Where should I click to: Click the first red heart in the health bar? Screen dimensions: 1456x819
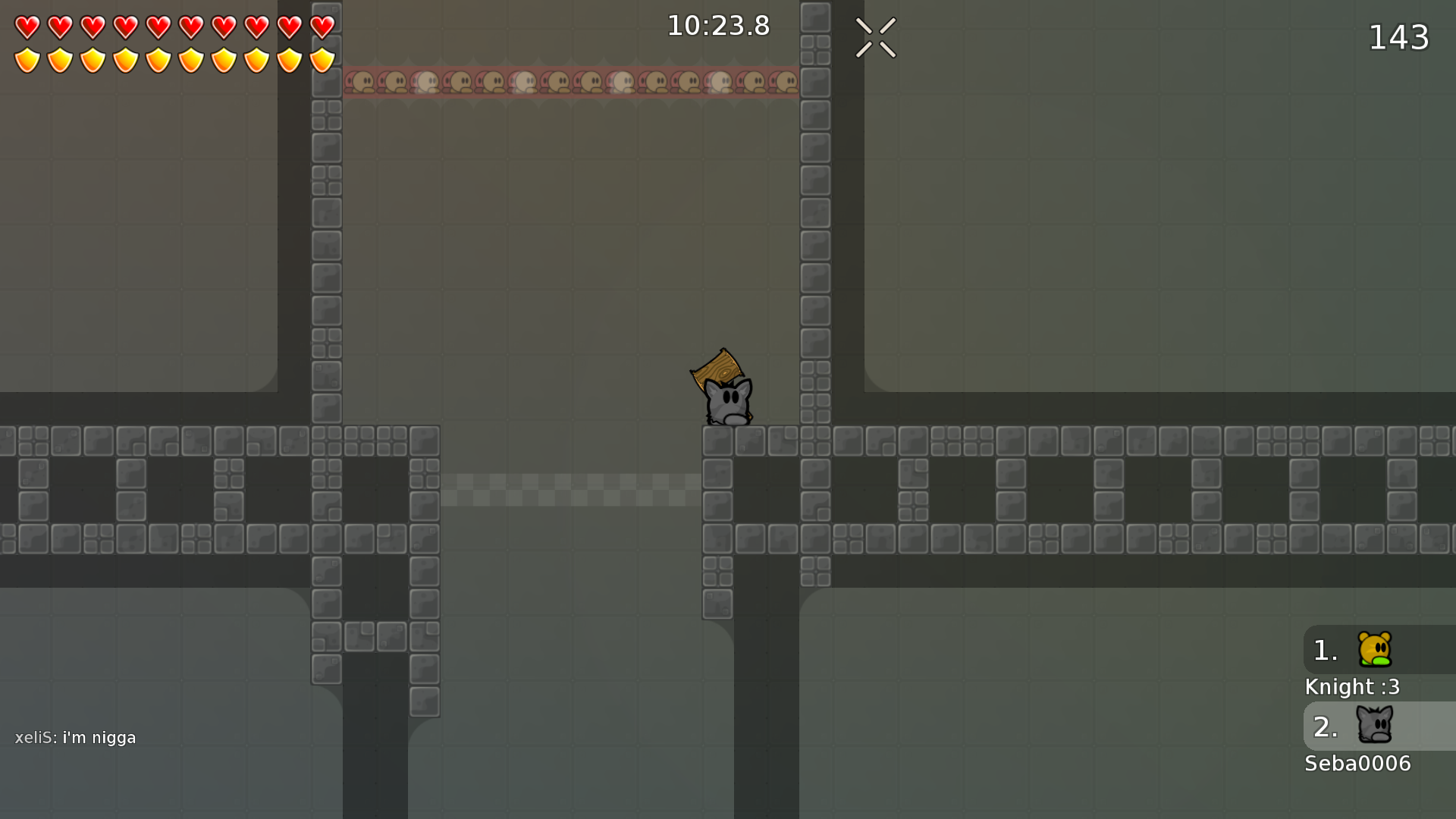[x=26, y=26]
